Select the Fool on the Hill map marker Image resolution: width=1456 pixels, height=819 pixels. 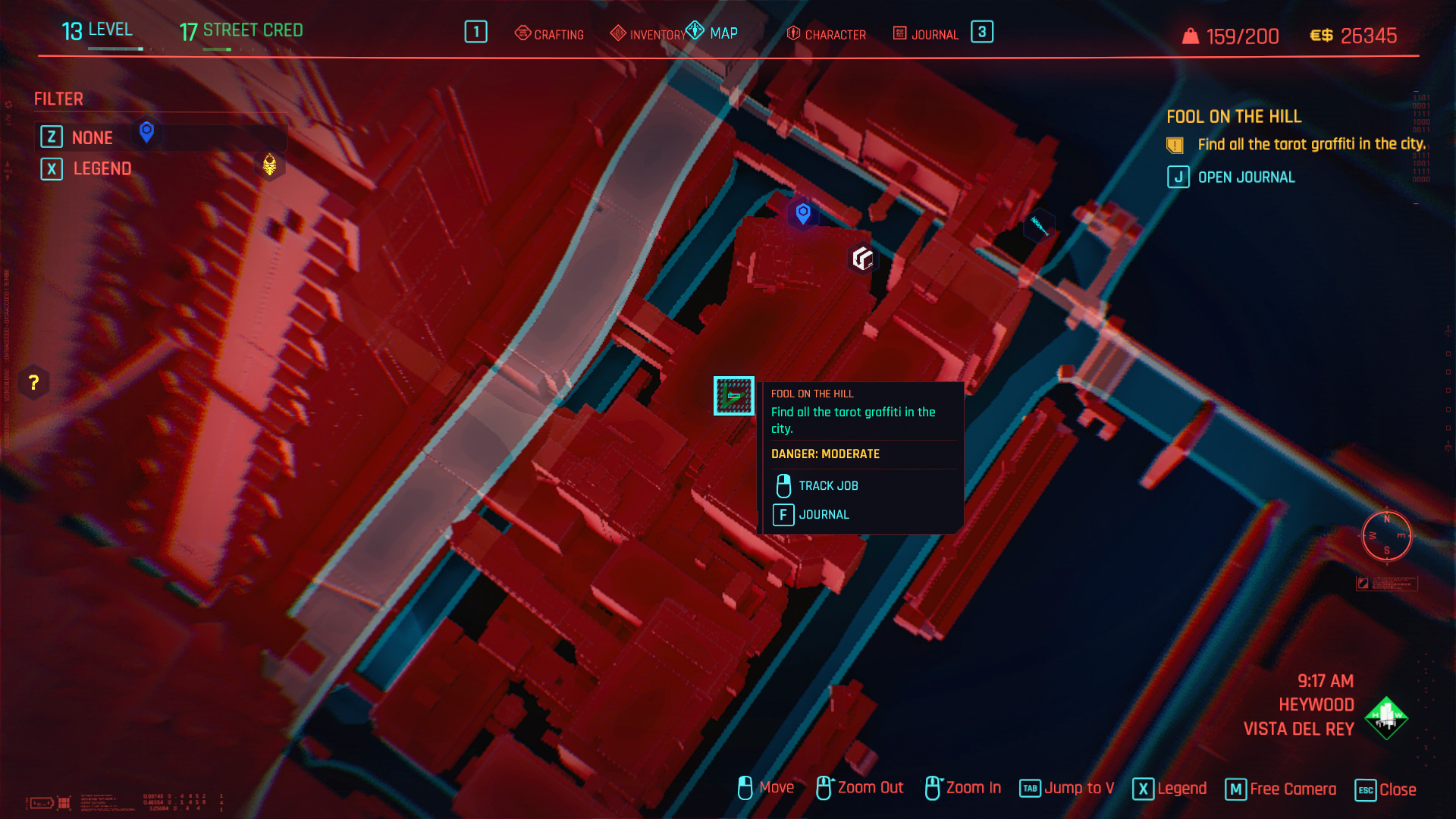click(733, 396)
